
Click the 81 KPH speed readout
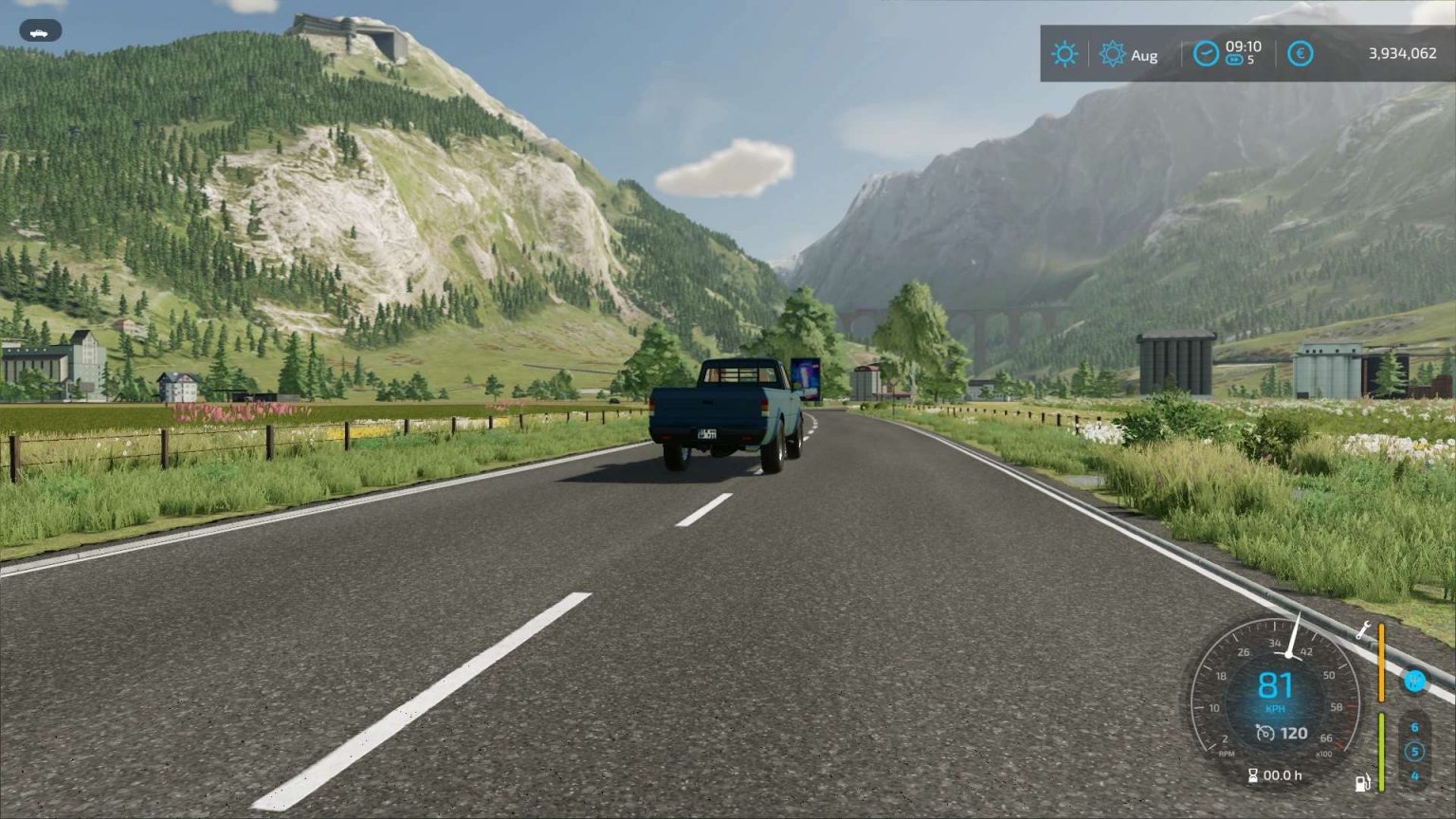click(x=1277, y=684)
